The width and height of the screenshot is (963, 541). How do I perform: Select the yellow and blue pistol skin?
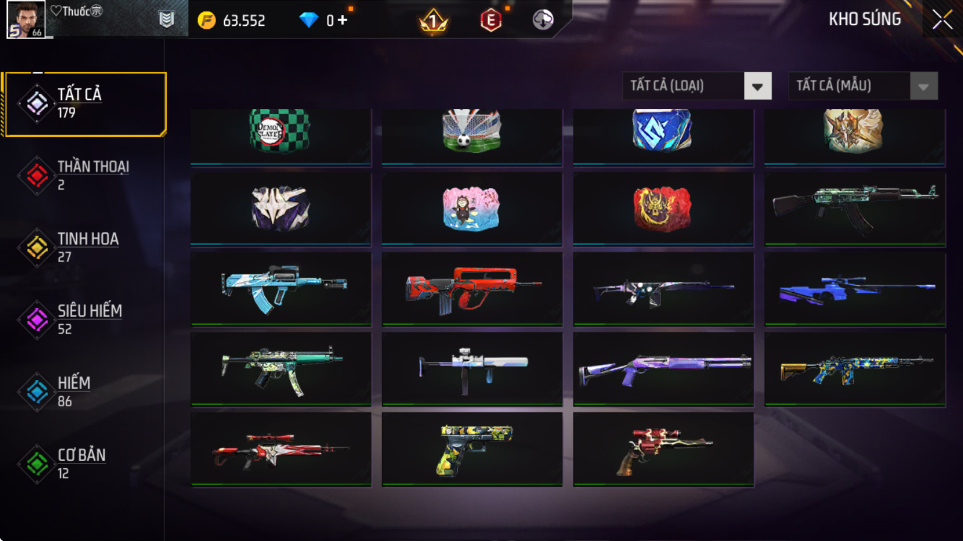472,449
